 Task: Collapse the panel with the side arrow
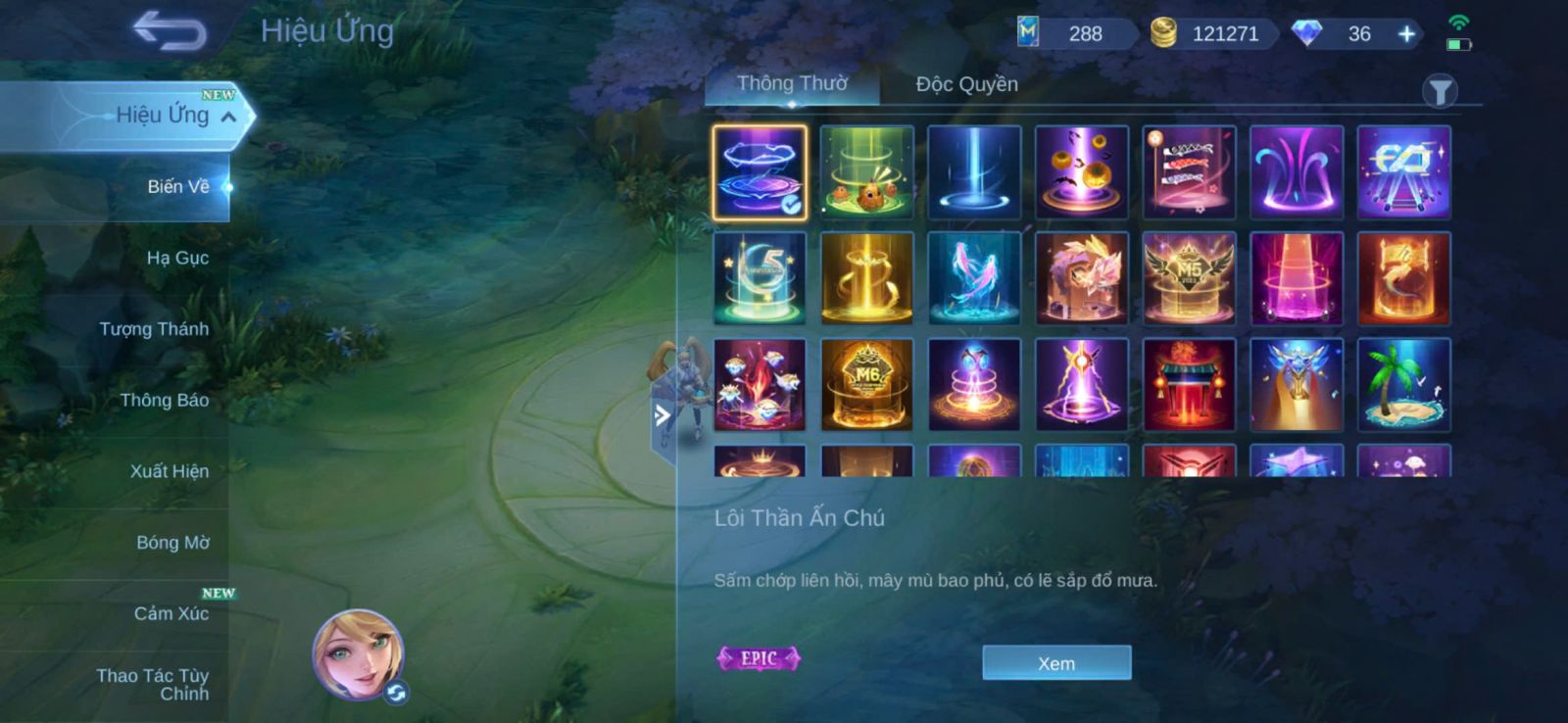coord(662,415)
